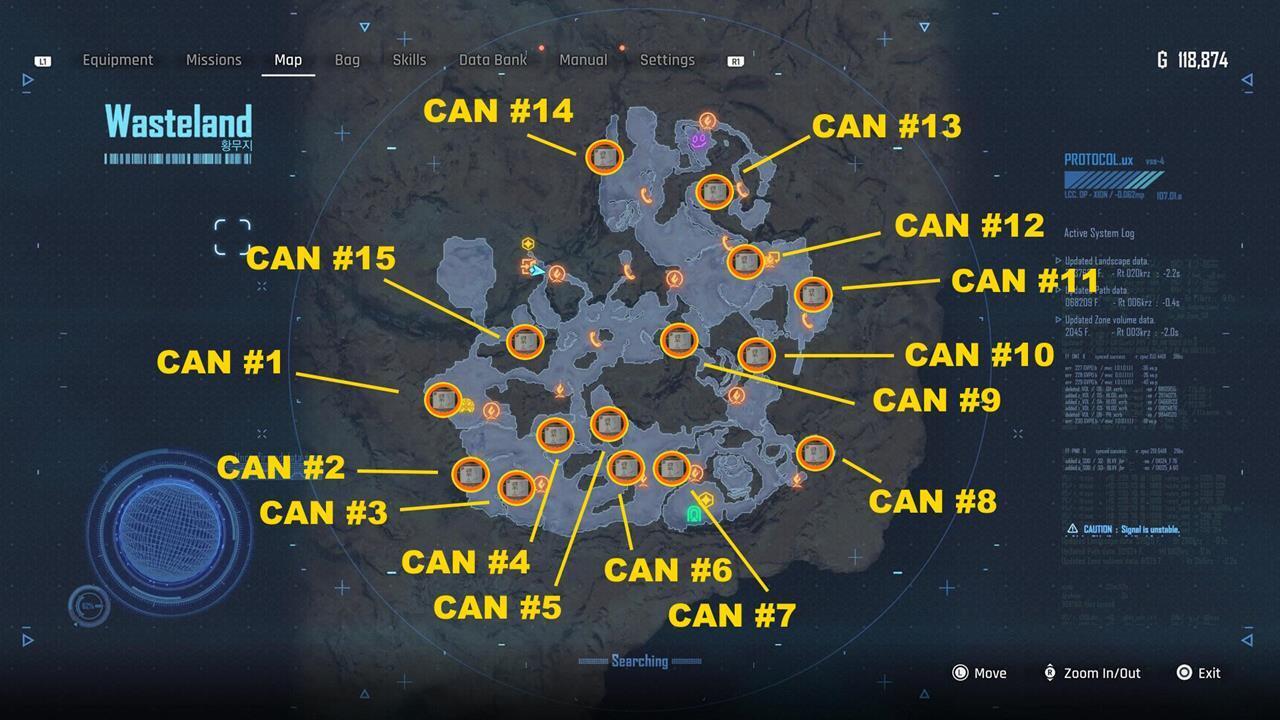Select the can marker labeled CAN #10

[x=756, y=355]
